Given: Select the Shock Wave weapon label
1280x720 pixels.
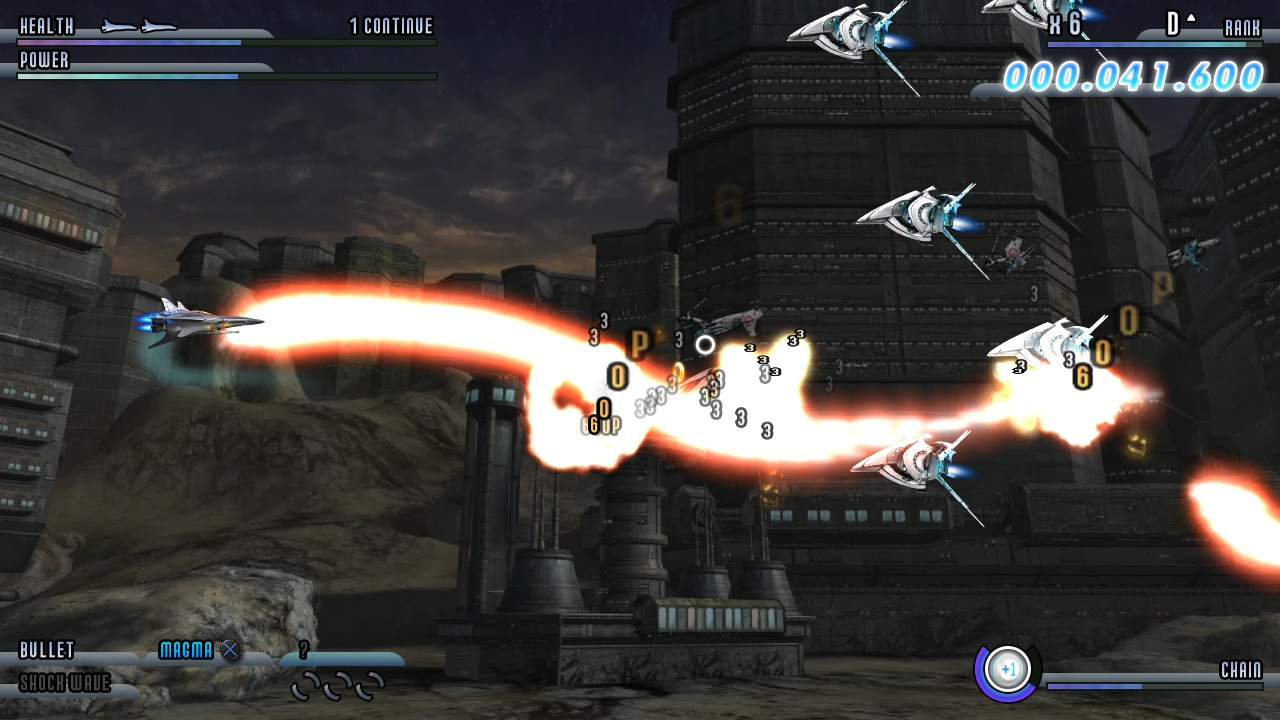Looking at the screenshot, I should (x=65, y=684).
